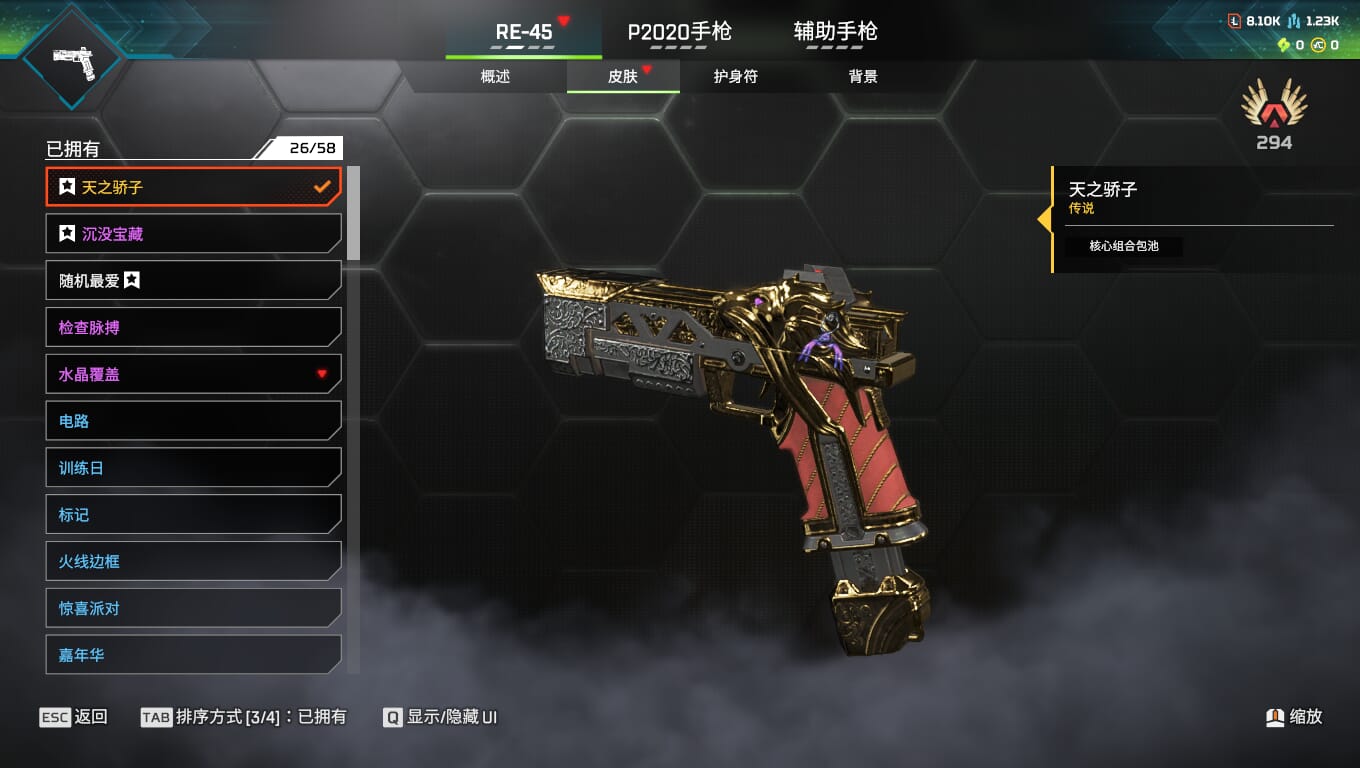Select the 天之骄子 legendary skin
The height and width of the screenshot is (768, 1360).
pyautogui.click(x=193, y=187)
